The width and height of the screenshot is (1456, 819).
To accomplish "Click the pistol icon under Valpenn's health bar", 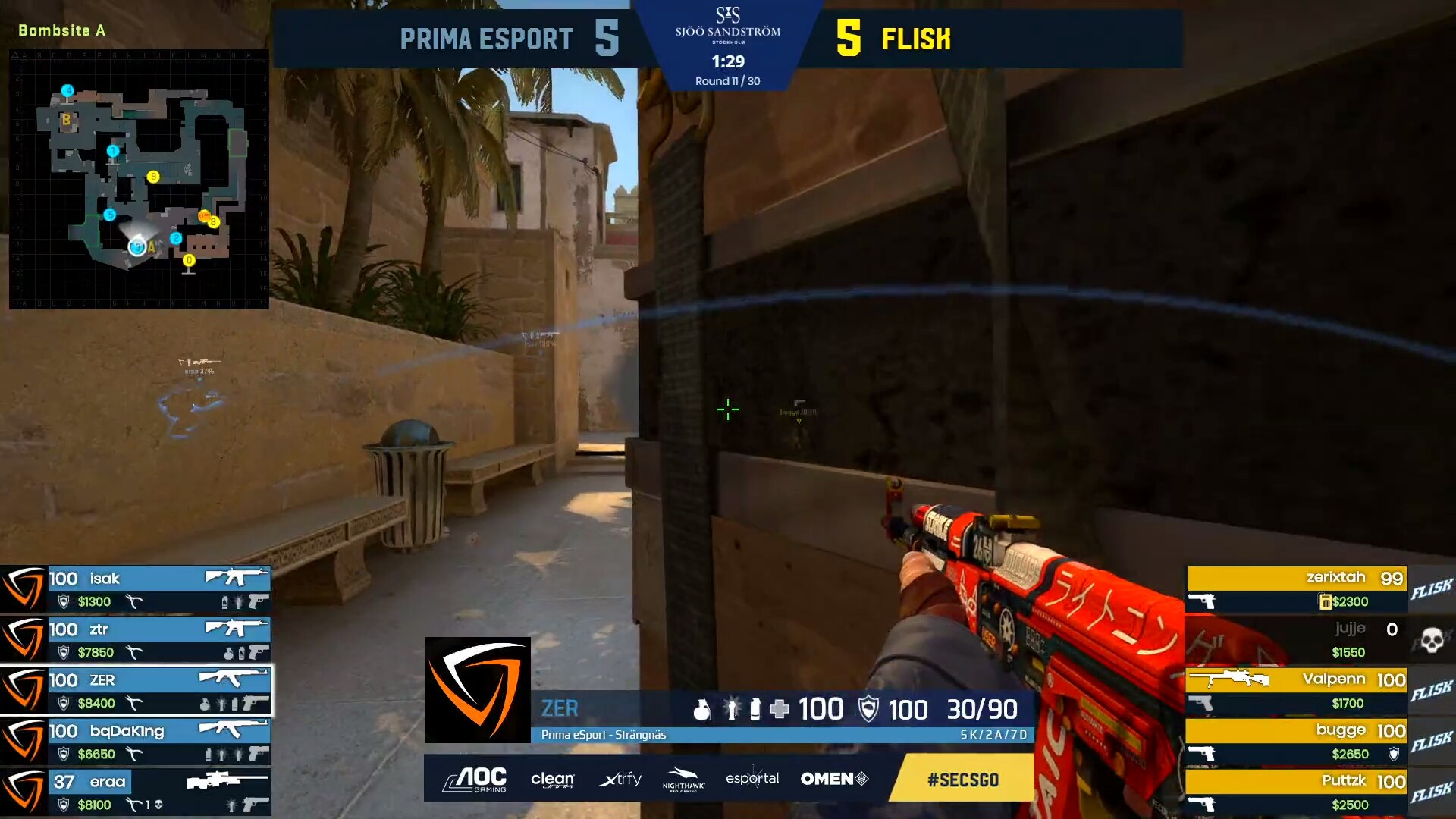I will click(1200, 703).
